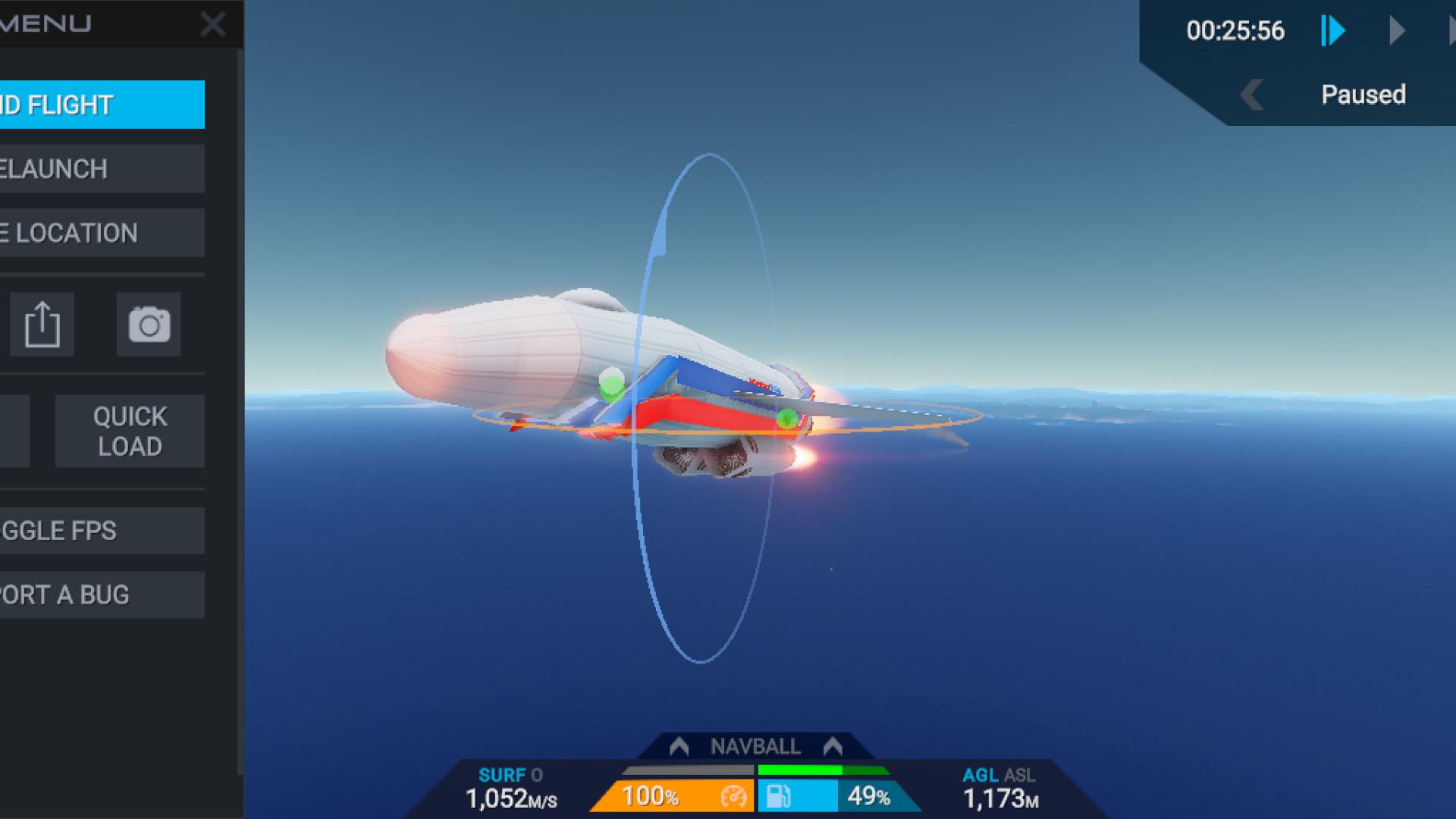This screenshot has width=1456, height=819.
Task: Adjust the orange throttle 100% bar
Action: pos(671,796)
